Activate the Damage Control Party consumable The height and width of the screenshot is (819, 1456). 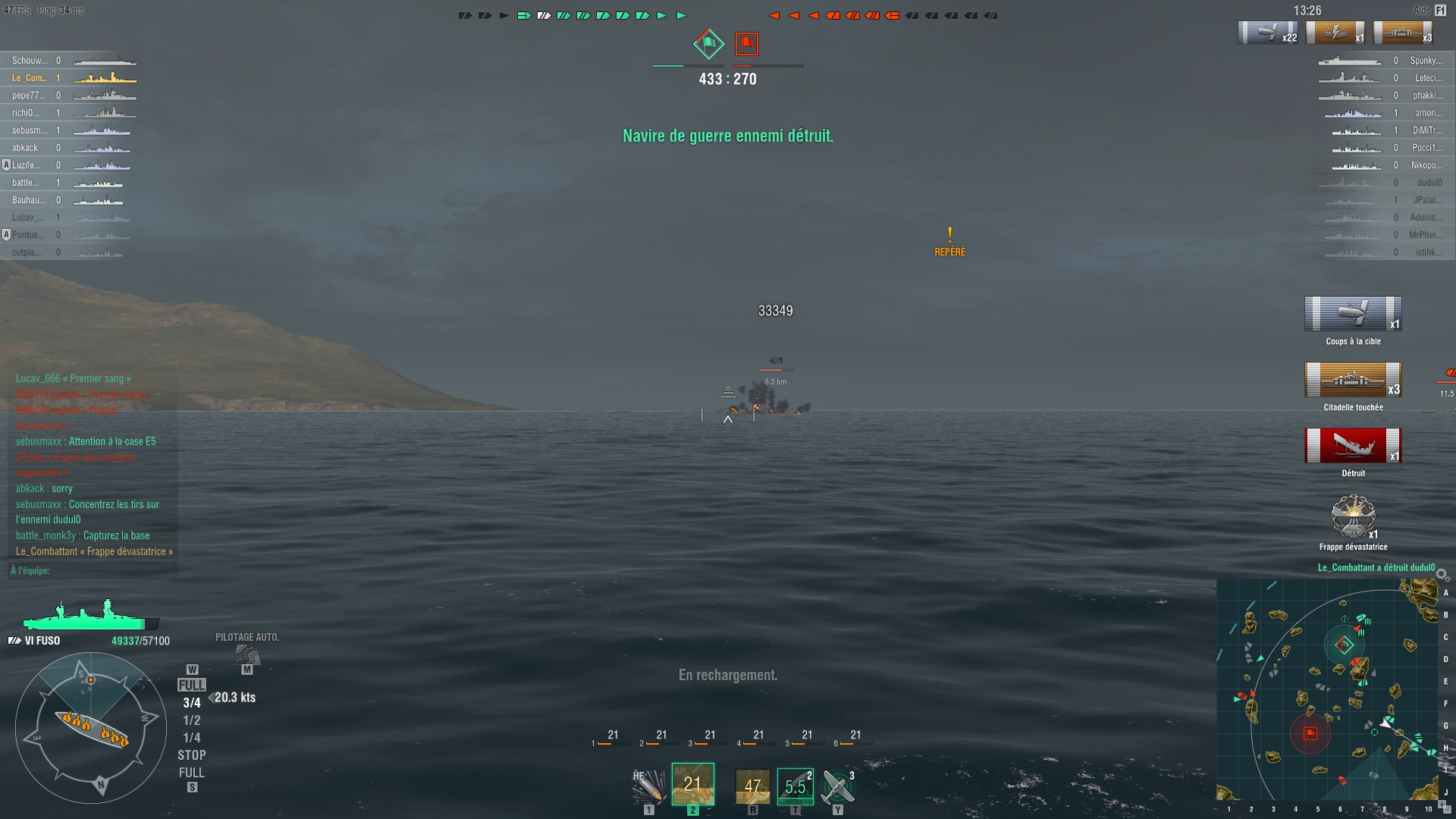pos(752,786)
